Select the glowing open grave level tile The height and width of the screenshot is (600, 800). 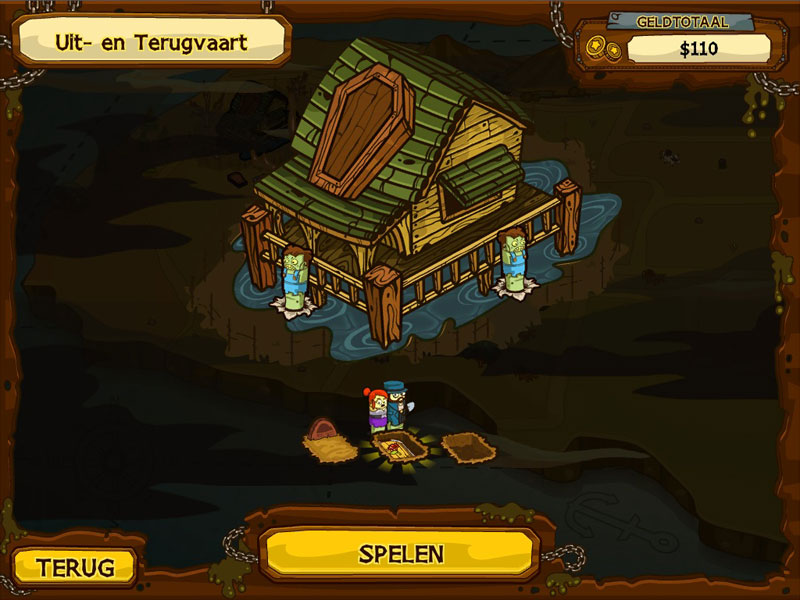399,446
